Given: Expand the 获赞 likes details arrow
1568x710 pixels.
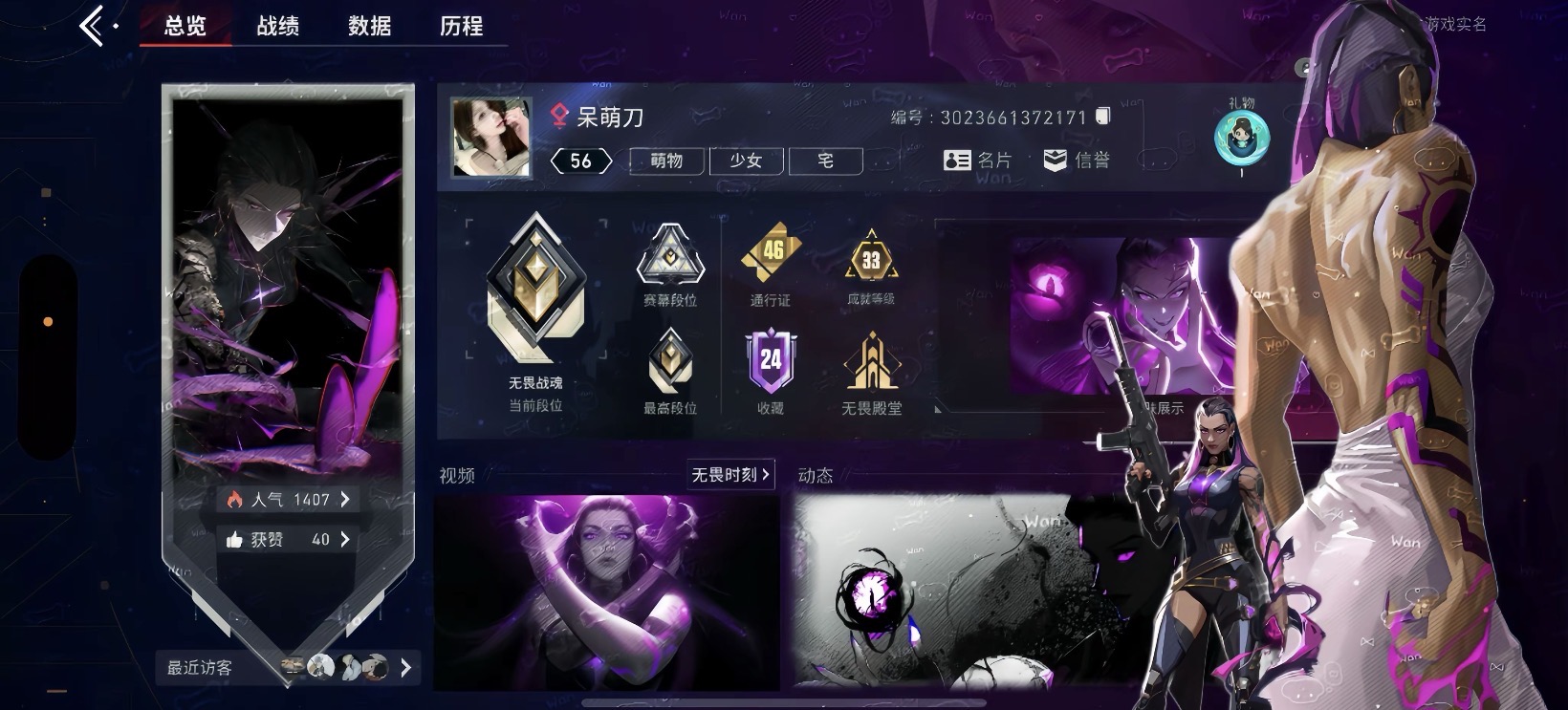Looking at the screenshot, I should (345, 538).
